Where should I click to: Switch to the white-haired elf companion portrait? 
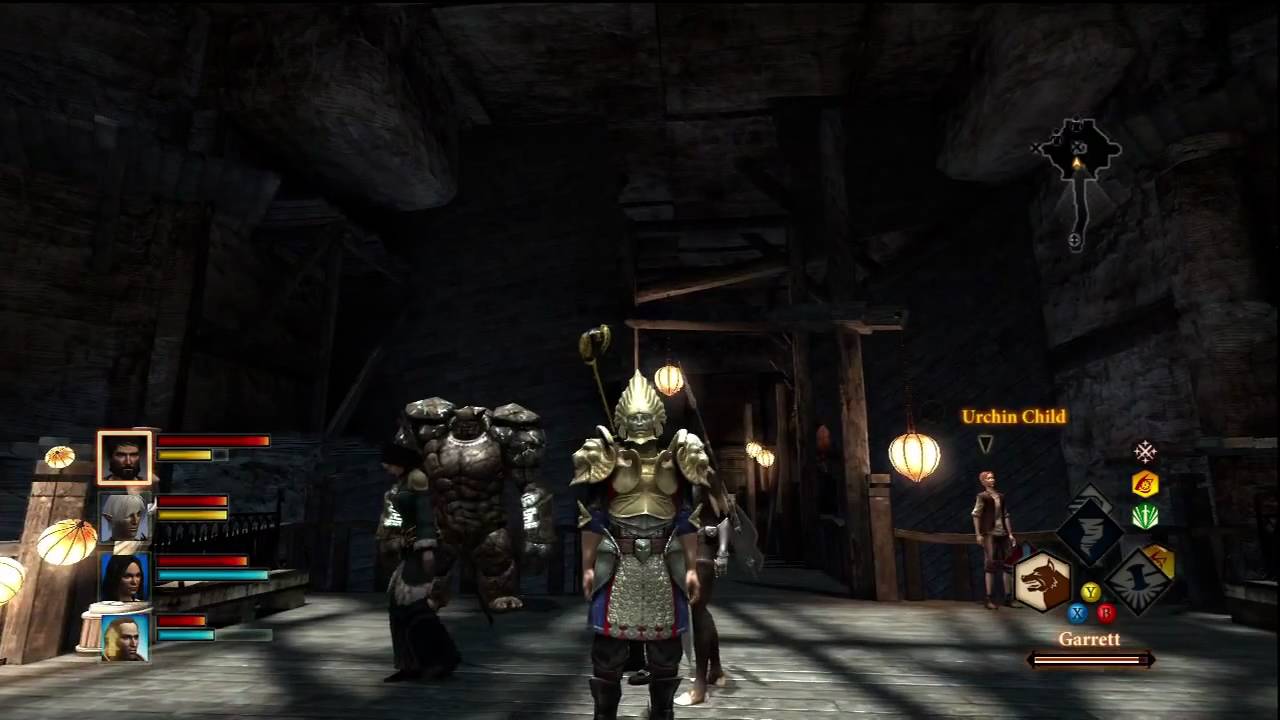[x=125, y=517]
